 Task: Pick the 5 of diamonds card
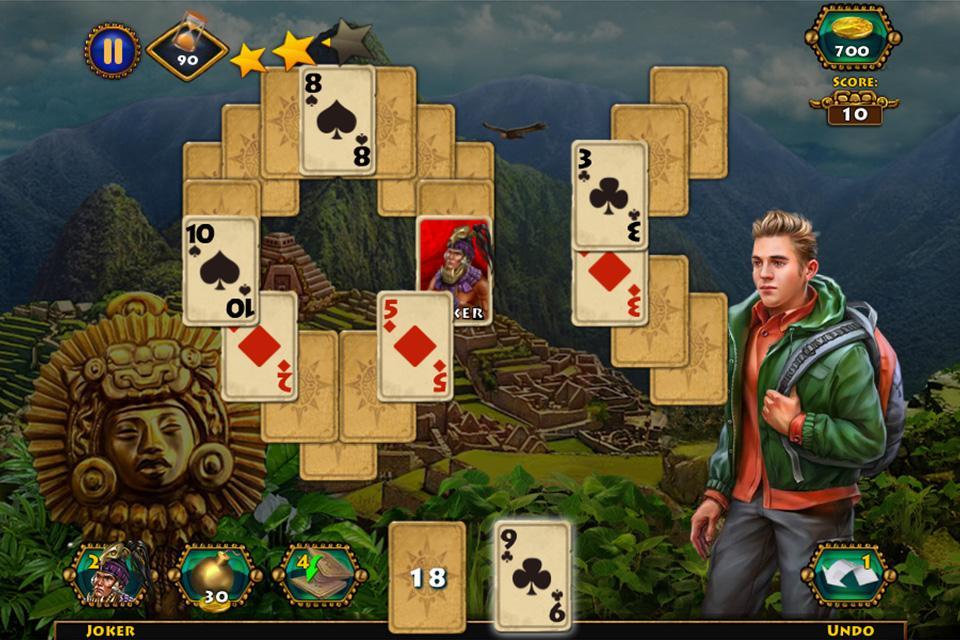414,346
